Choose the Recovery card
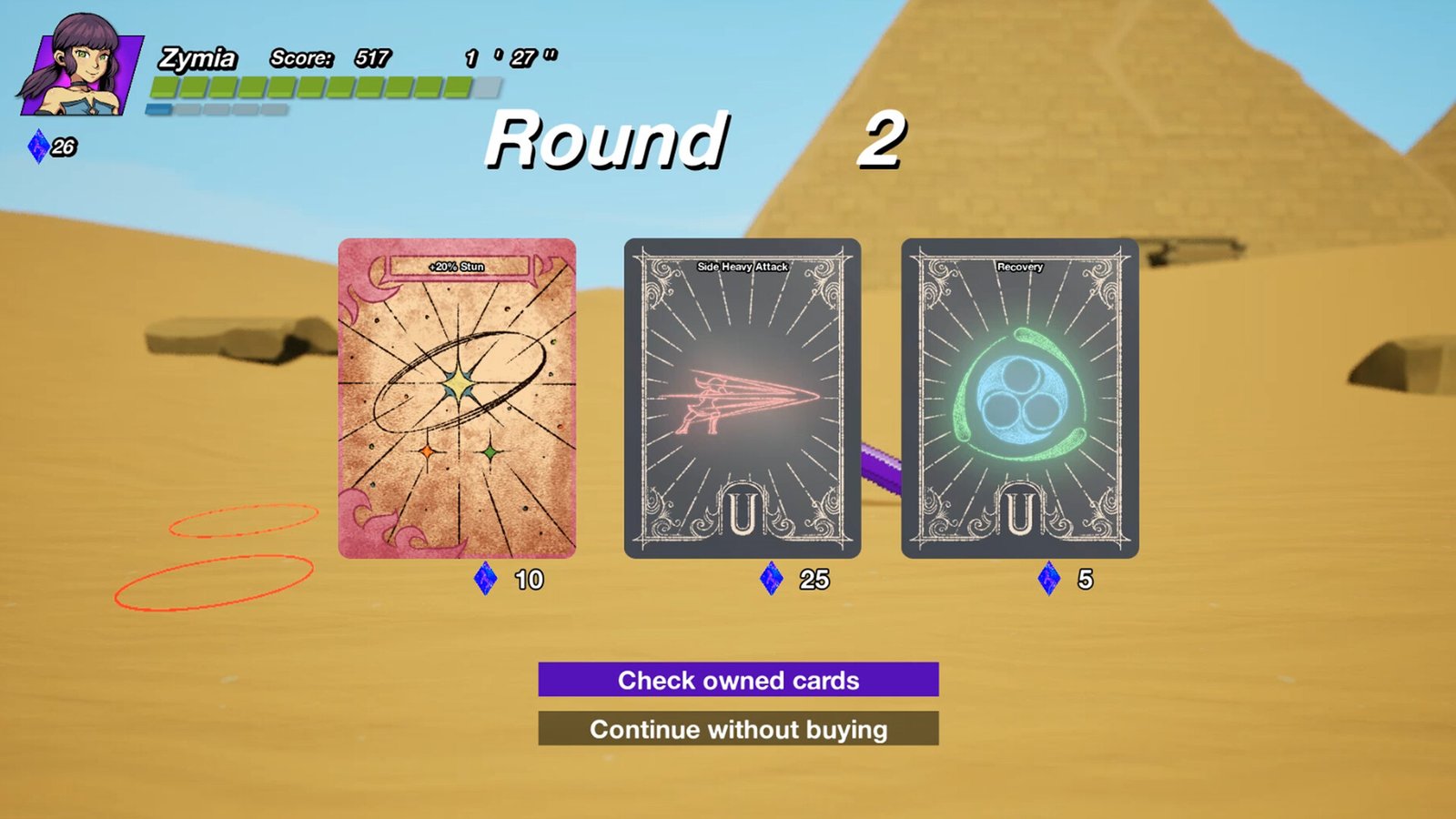 pyautogui.click(x=1019, y=399)
